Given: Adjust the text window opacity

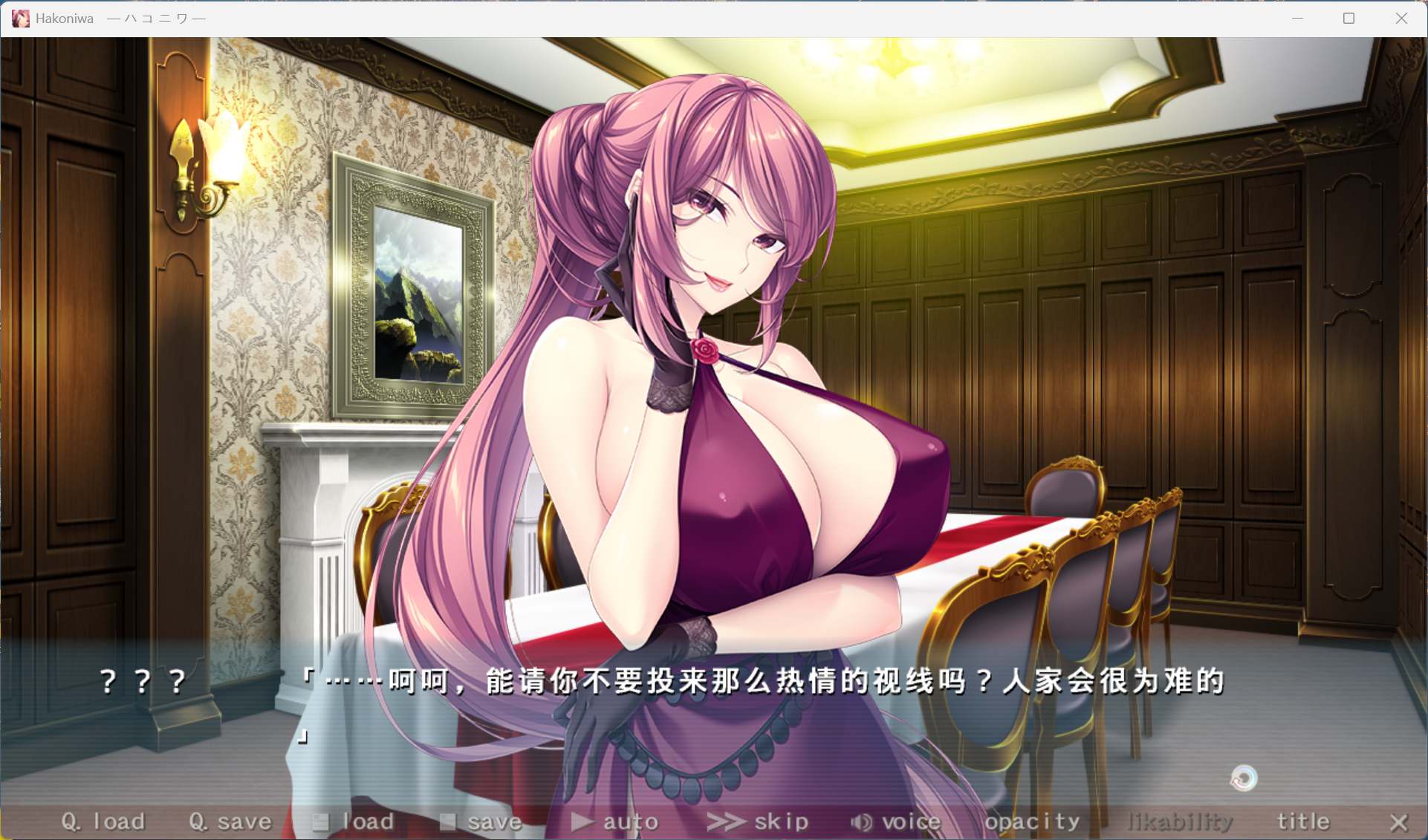Looking at the screenshot, I should [1032, 821].
